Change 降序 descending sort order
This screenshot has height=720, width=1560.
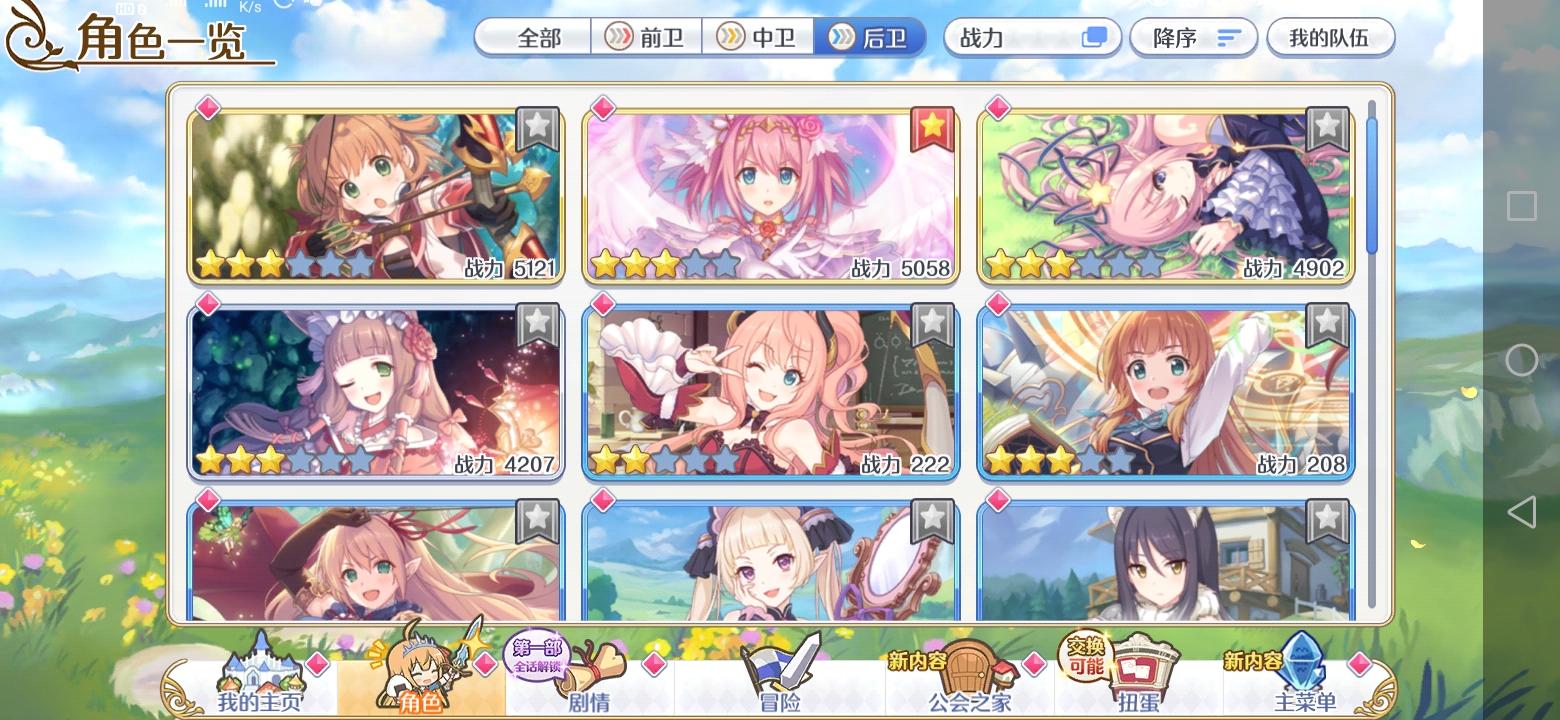[x=1193, y=37]
